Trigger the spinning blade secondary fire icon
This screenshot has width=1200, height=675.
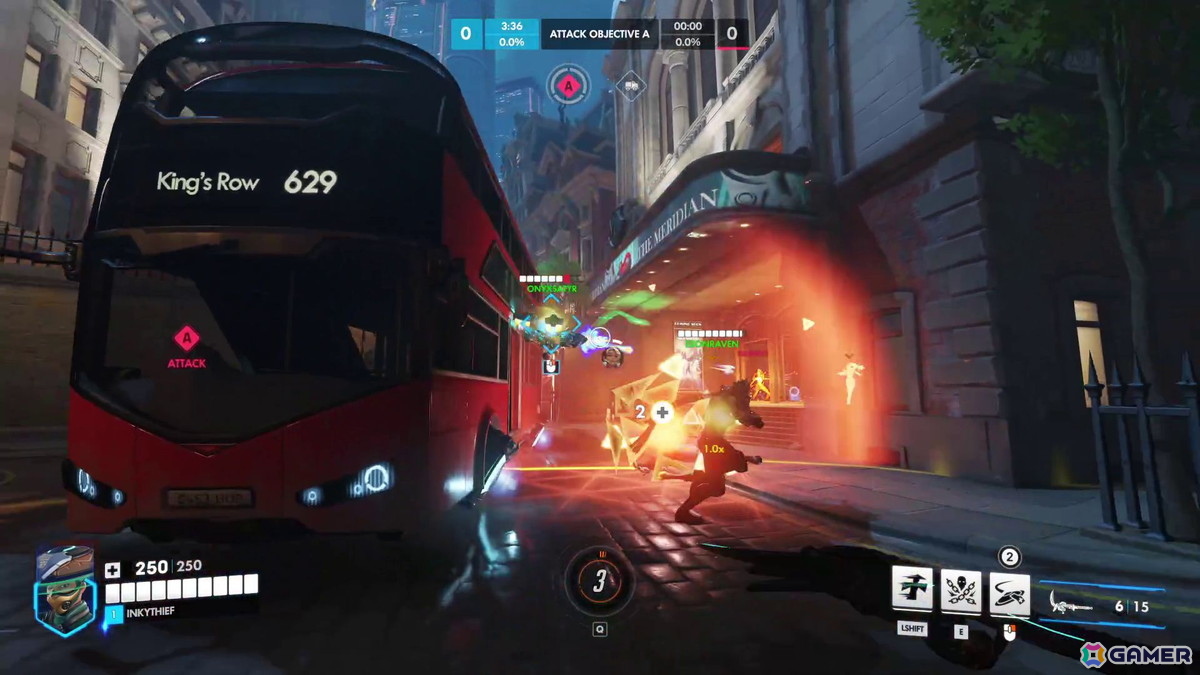click(1010, 592)
